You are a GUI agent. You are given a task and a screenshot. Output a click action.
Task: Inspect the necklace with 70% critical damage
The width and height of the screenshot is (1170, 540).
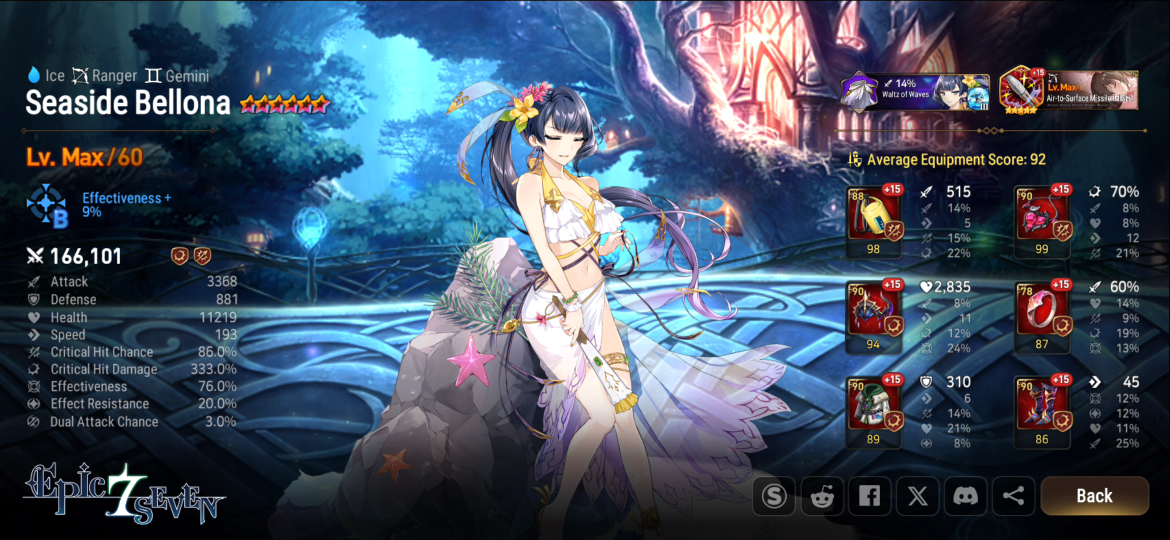click(x=1041, y=215)
